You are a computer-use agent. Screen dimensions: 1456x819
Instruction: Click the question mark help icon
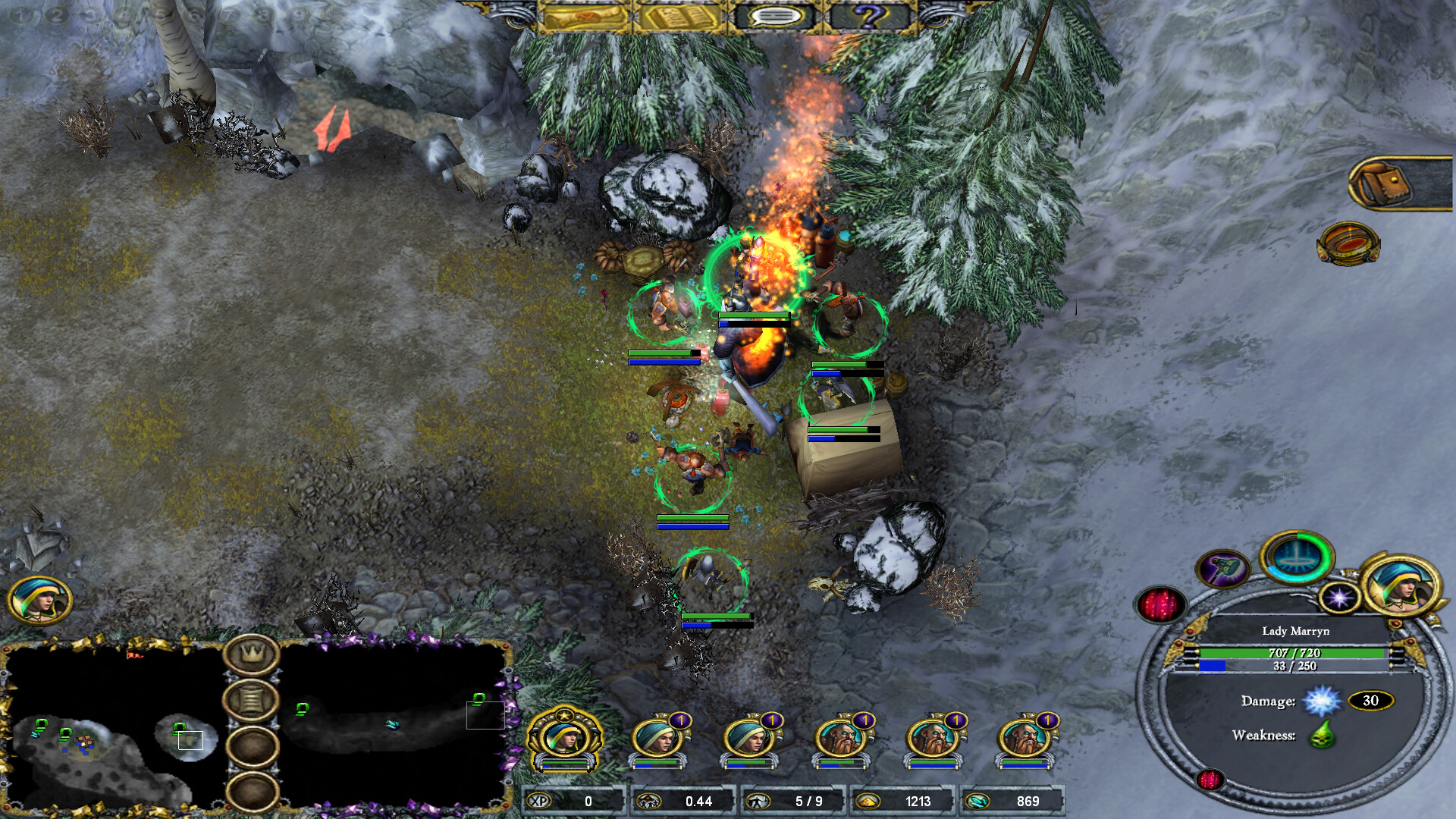pos(869,17)
